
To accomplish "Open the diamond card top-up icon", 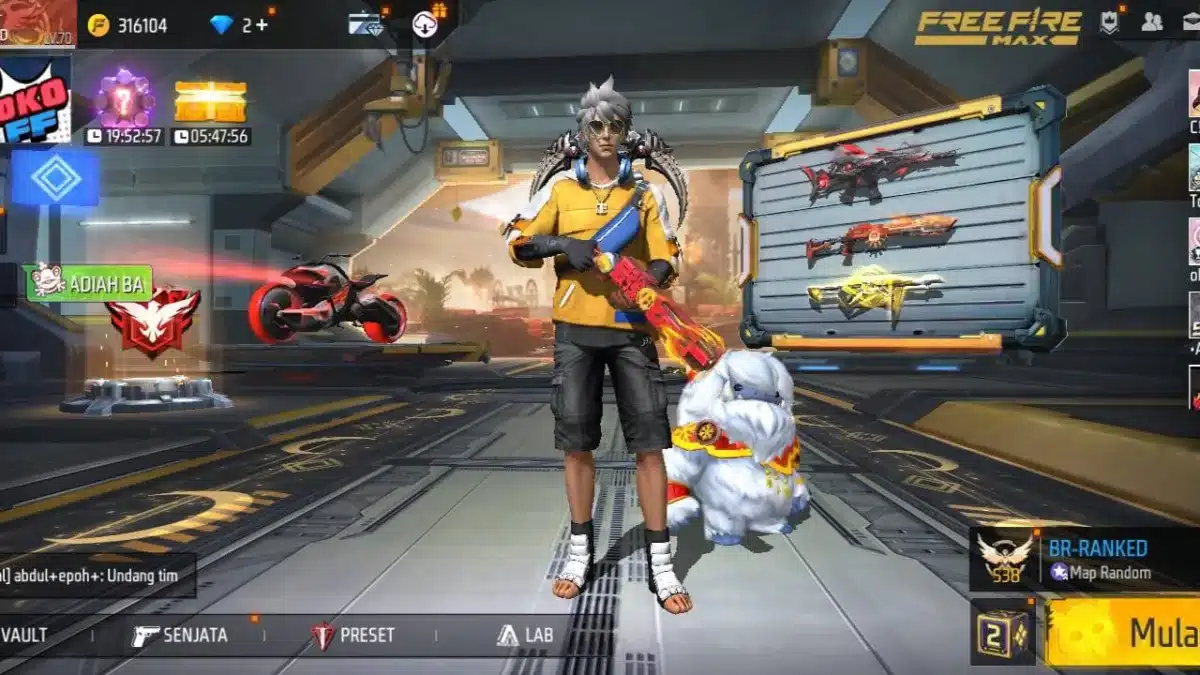I will (x=366, y=24).
